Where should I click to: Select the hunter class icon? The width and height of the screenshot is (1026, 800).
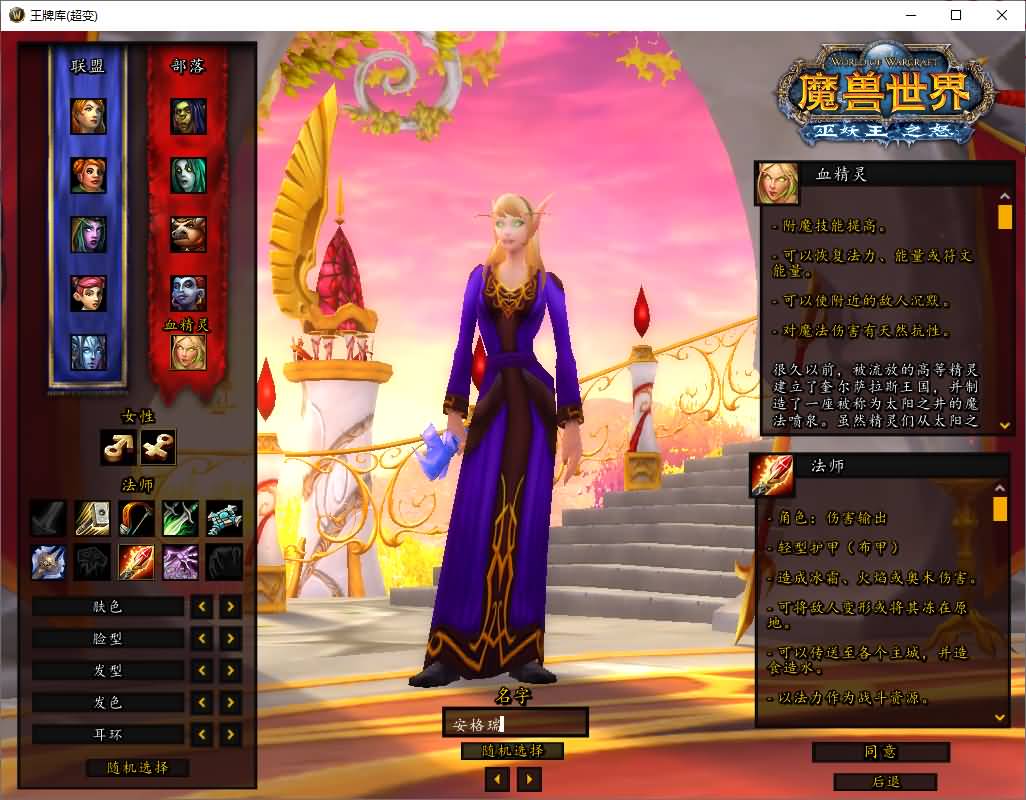pyautogui.click(x=136, y=518)
